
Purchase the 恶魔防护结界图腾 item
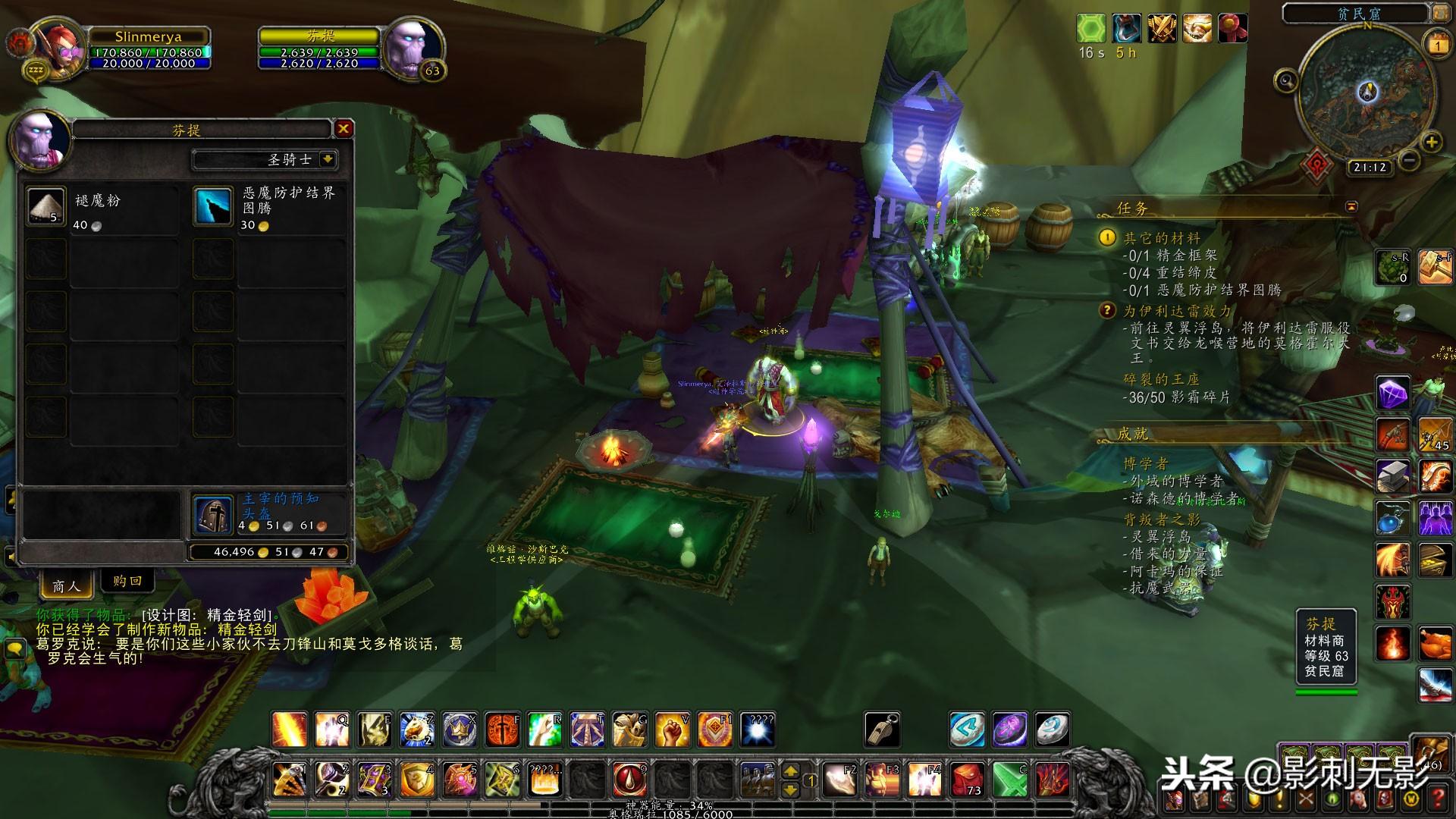point(213,207)
